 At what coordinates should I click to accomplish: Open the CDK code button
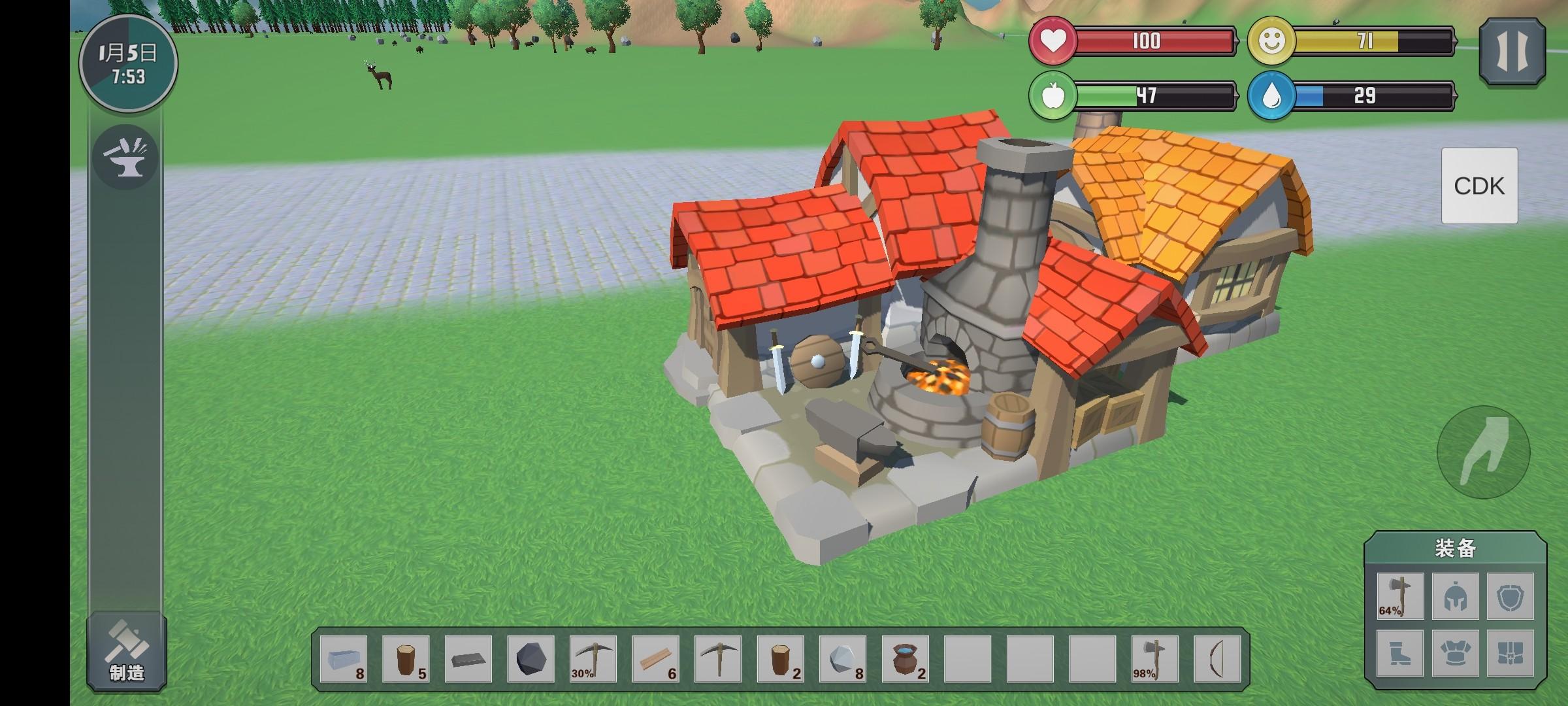click(1479, 186)
